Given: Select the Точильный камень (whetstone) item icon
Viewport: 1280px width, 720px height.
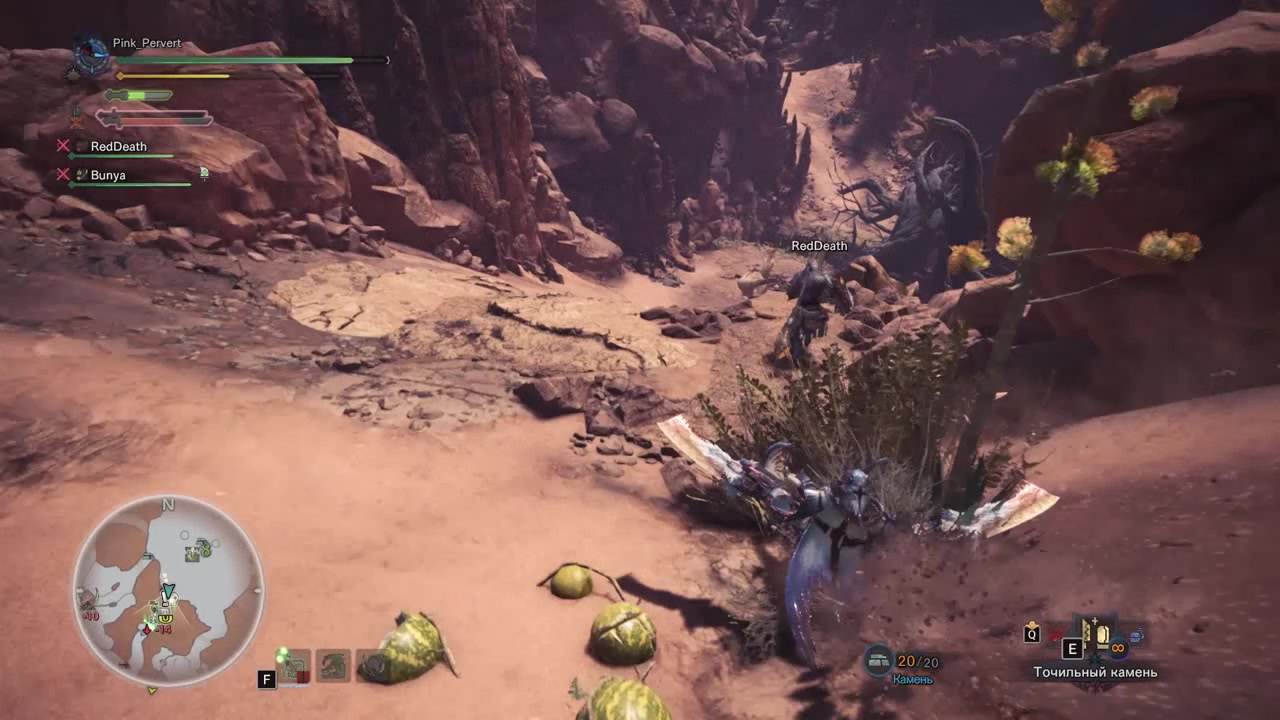Looking at the screenshot, I should pos(1102,635).
